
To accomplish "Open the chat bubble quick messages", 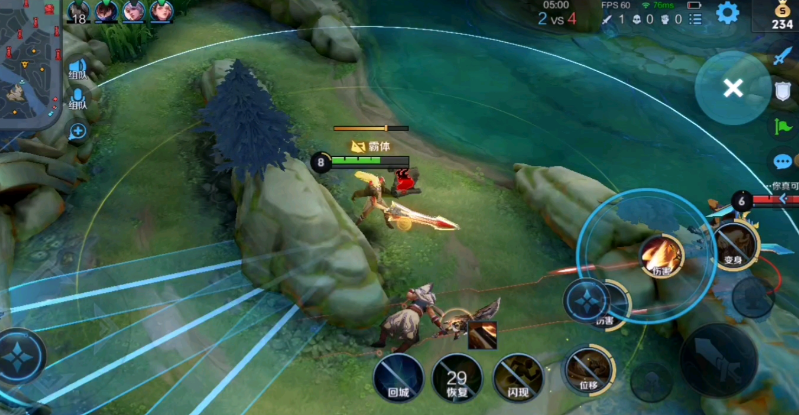I will tap(783, 161).
